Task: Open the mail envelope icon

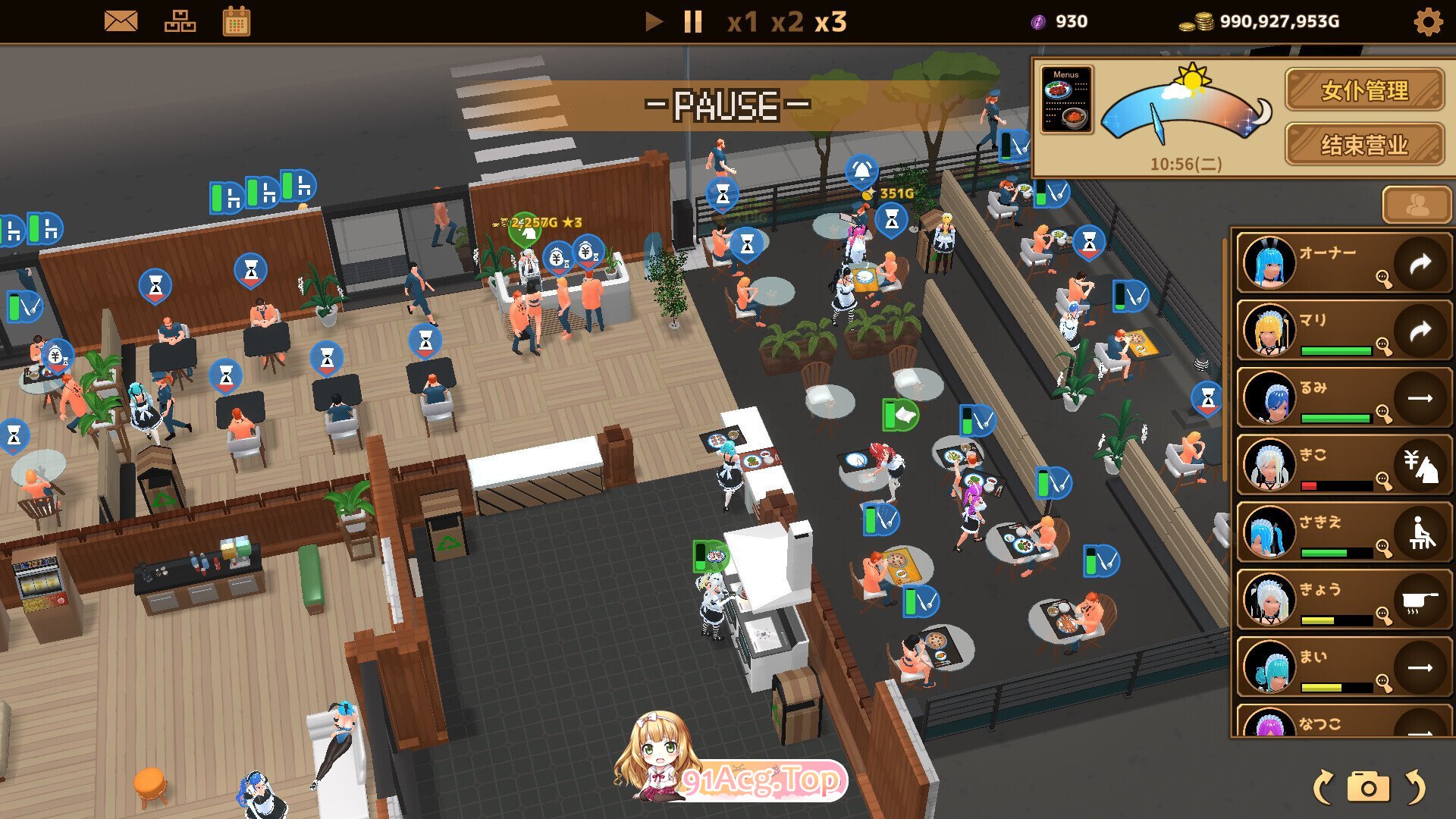Action: click(x=121, y=21)
